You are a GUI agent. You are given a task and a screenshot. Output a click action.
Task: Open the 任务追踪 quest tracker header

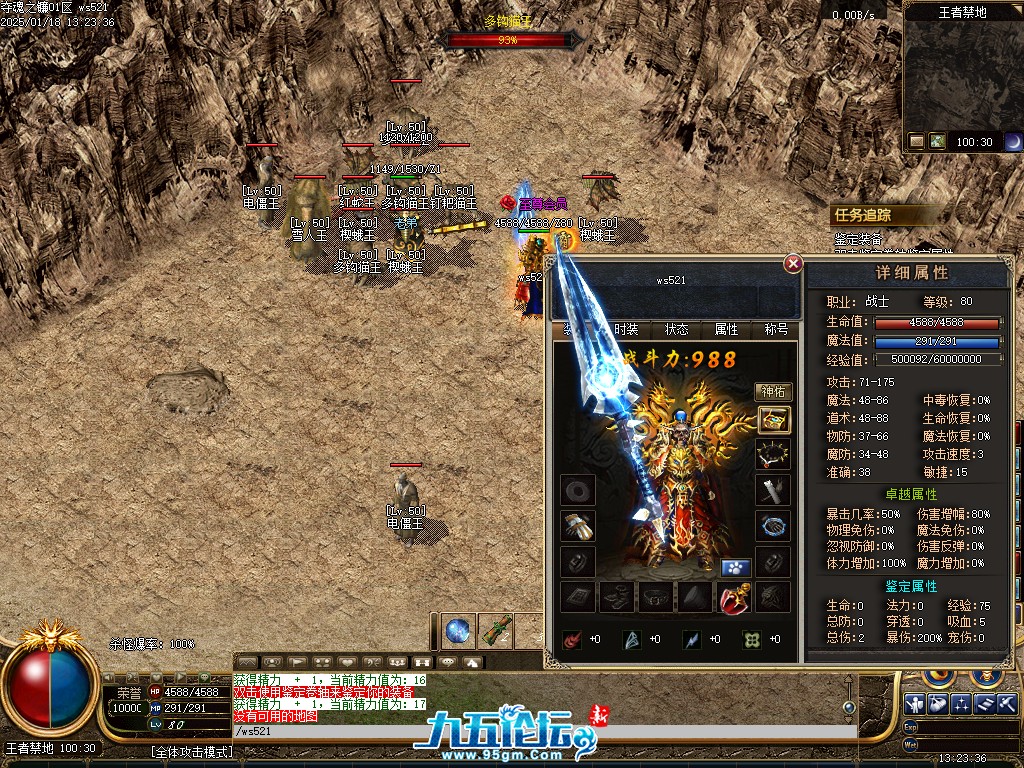point(863,214)
